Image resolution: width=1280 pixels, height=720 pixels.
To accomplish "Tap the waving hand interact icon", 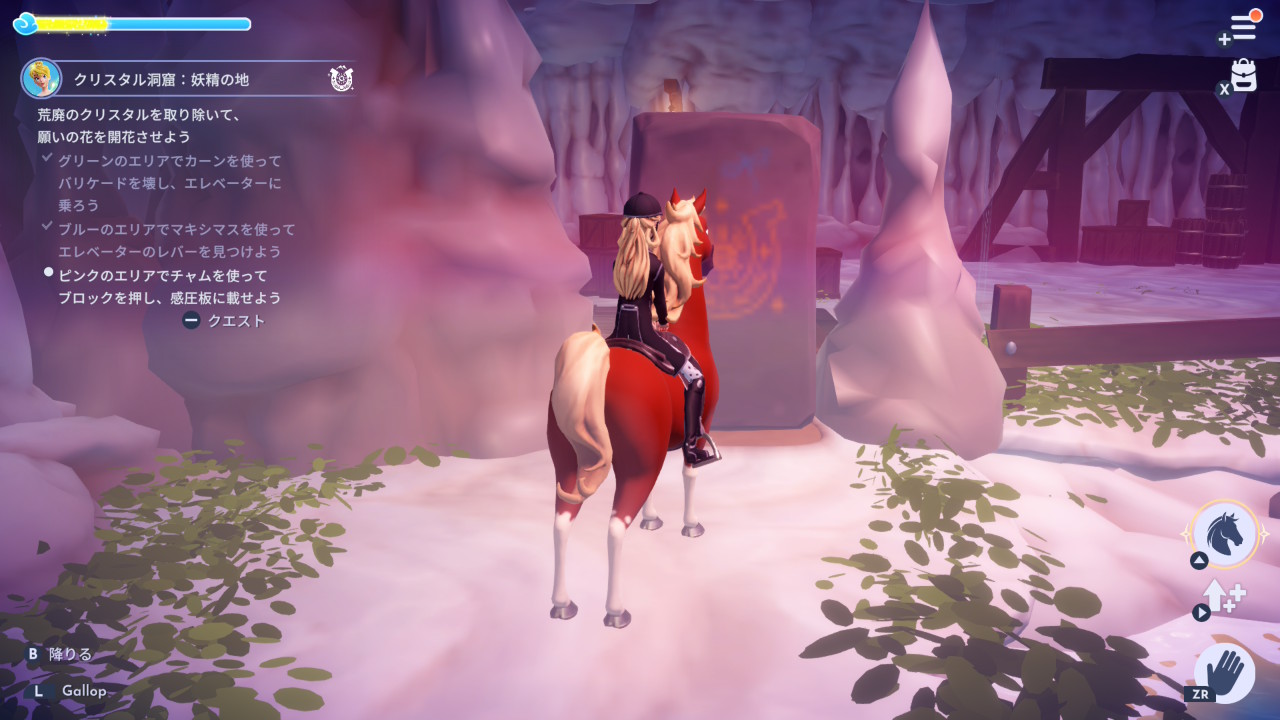I will pos(1225,668).
